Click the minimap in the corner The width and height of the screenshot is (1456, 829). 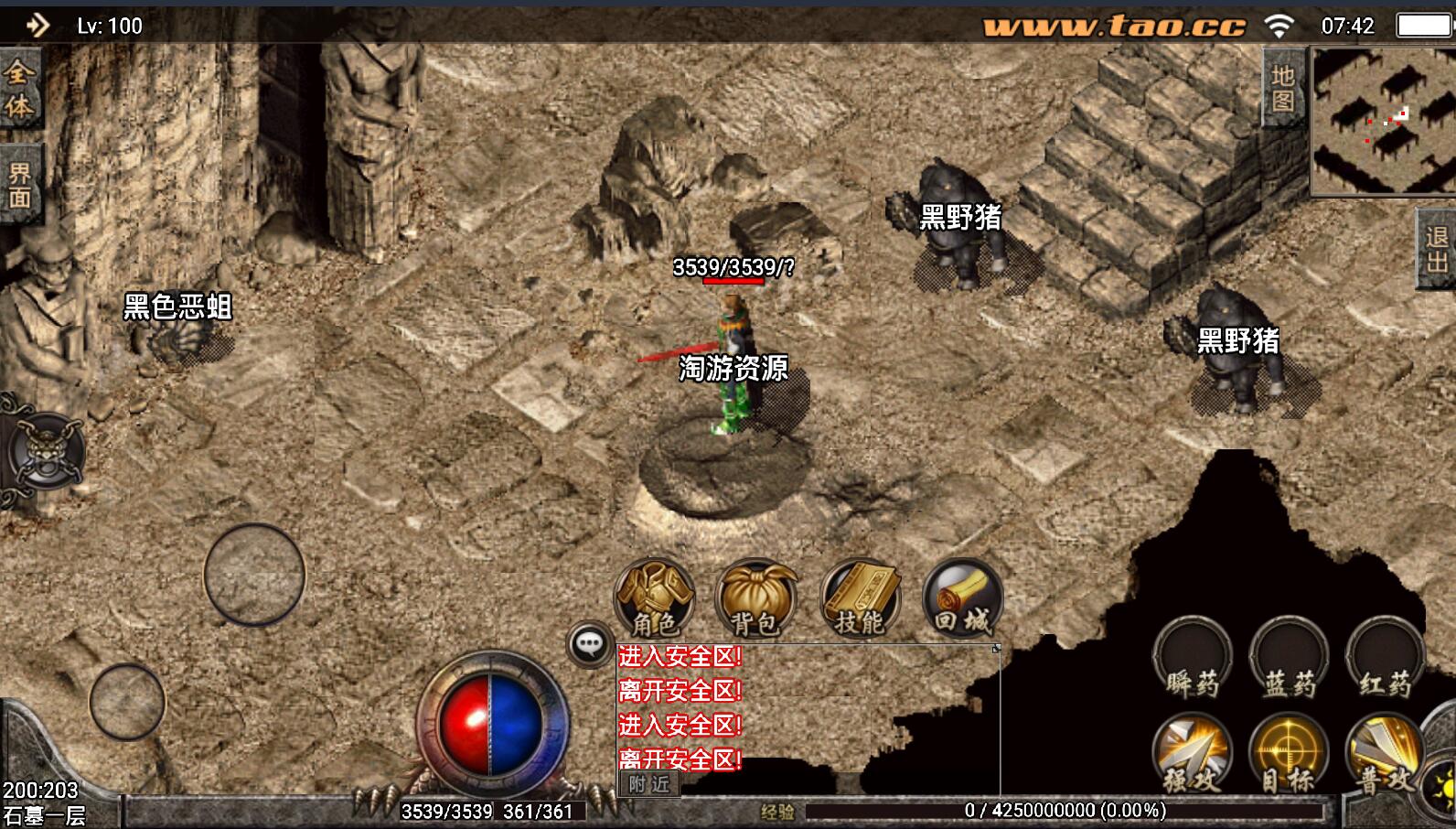1384,120
